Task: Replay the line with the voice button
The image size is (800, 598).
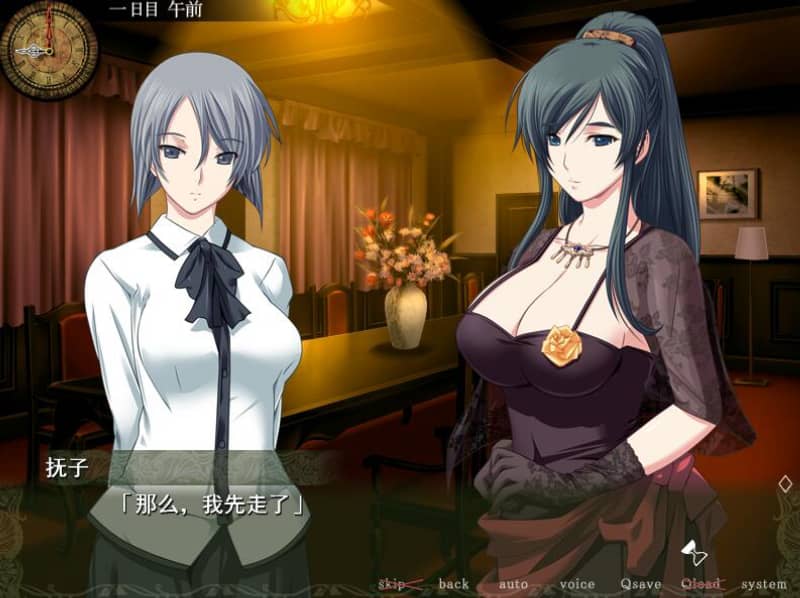Action: [x=577, y=584]
